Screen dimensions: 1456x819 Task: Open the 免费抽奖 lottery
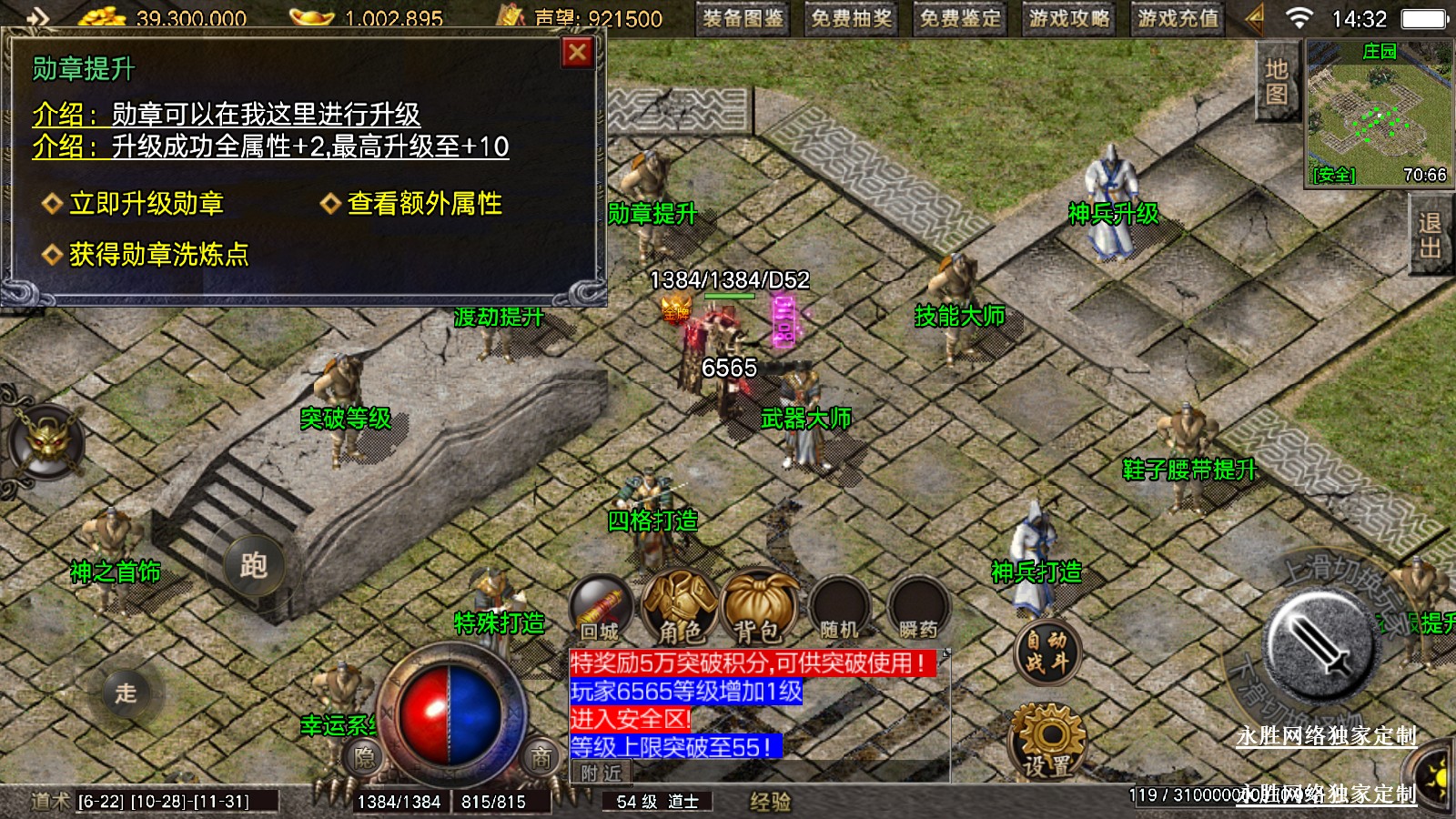(x=852, y=18)
